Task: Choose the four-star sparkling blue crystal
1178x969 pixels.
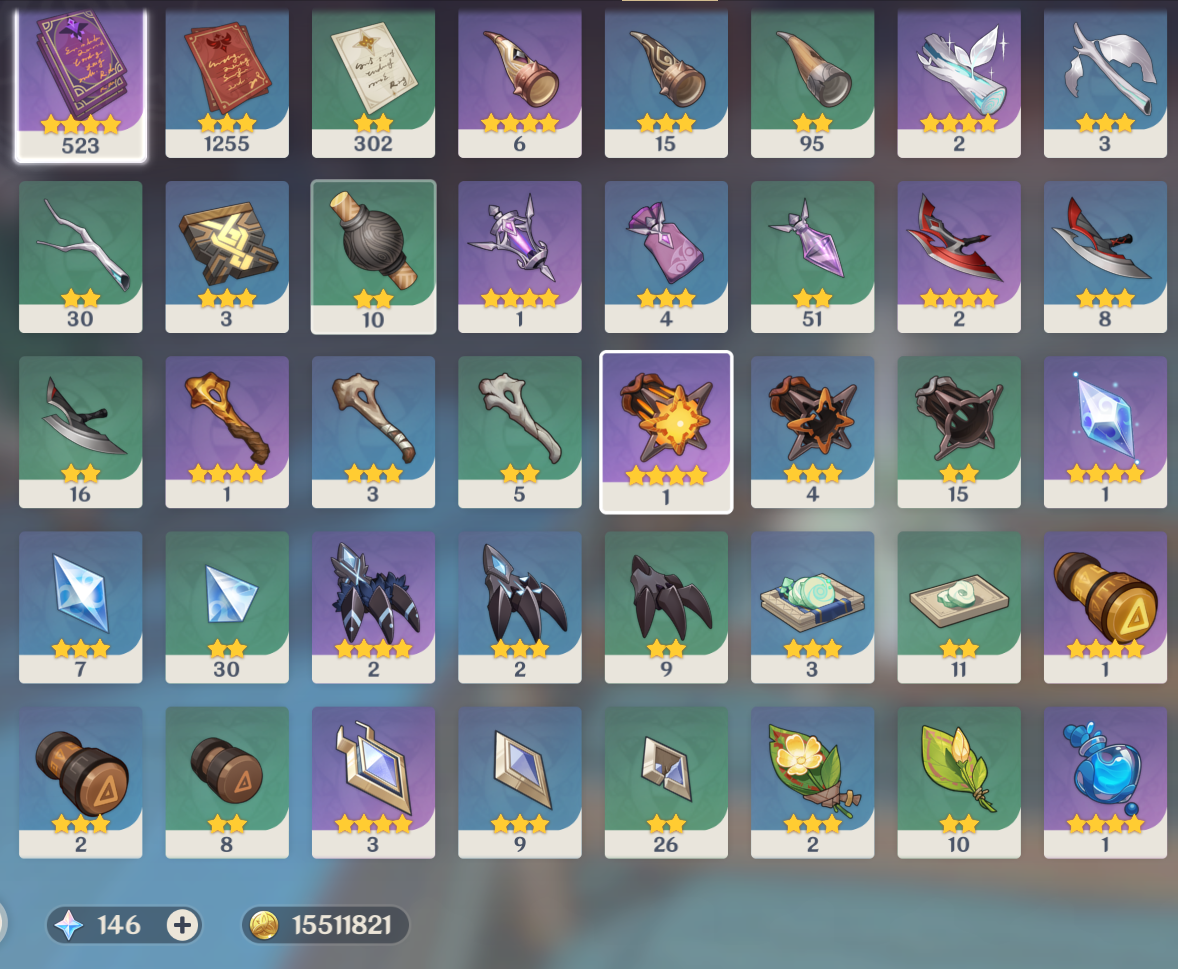Action: tap(1105, 430)
